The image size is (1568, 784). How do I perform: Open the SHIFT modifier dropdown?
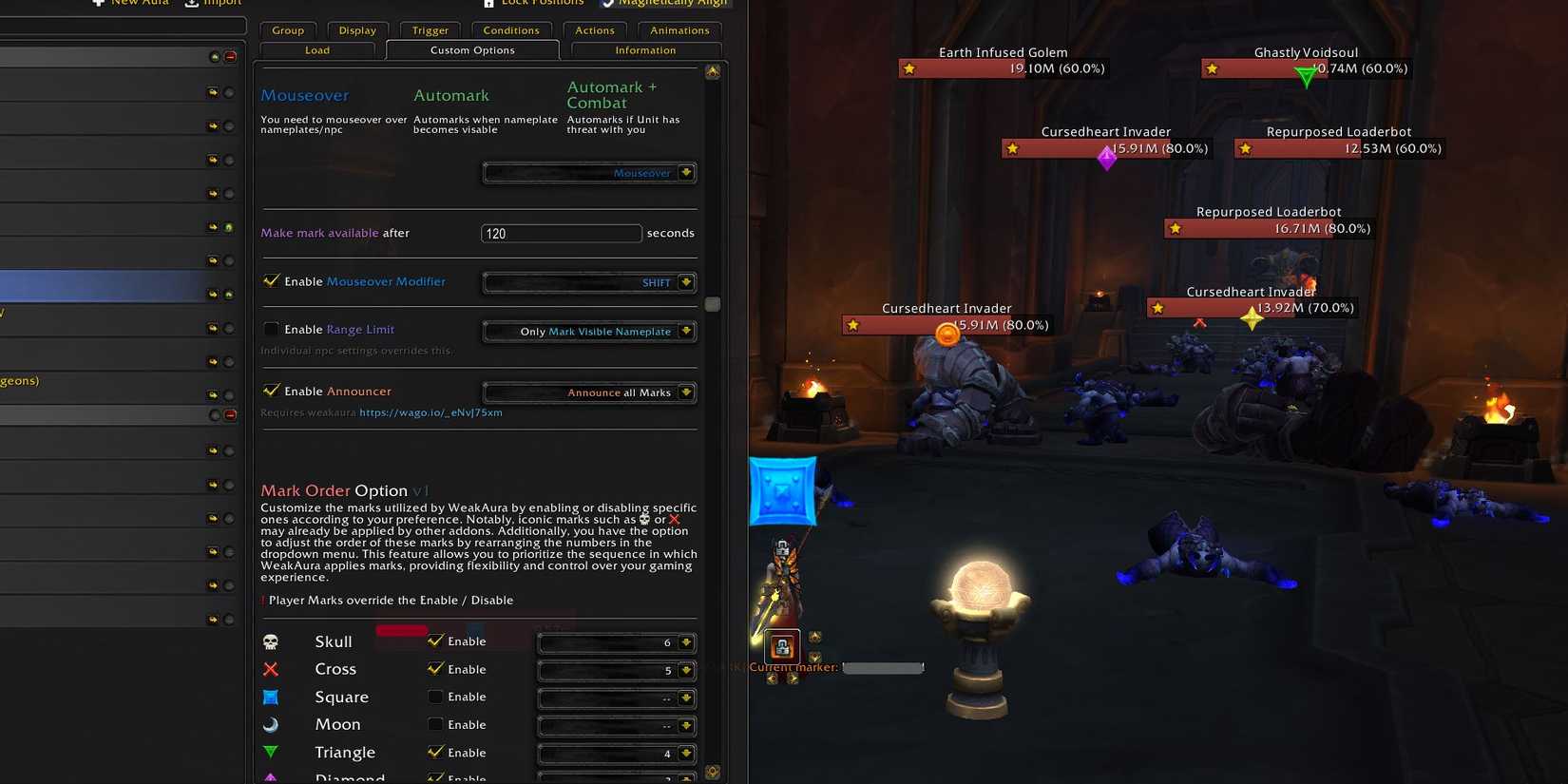[589, 281]
